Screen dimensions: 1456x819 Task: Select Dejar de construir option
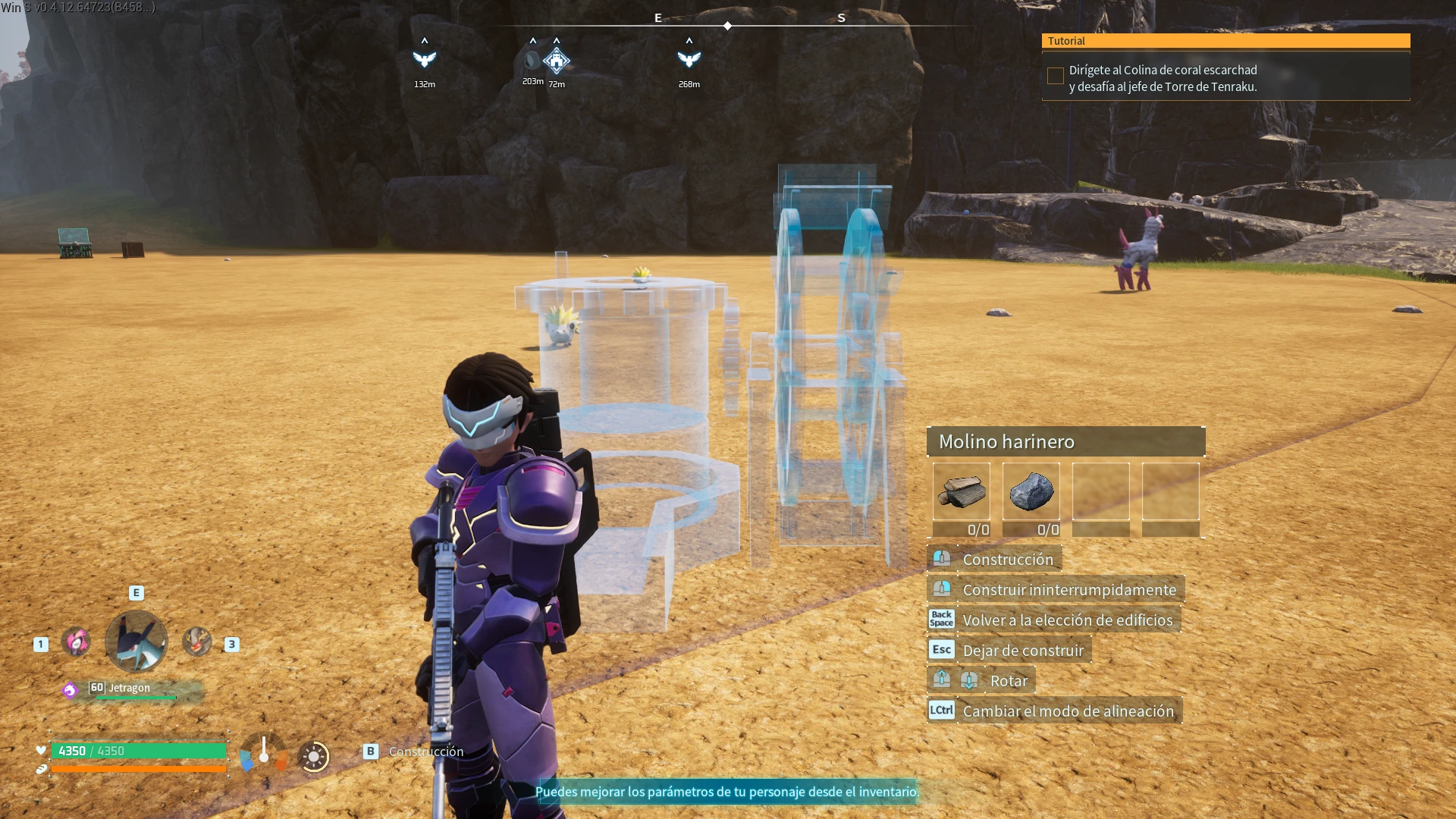(1022, 651)
